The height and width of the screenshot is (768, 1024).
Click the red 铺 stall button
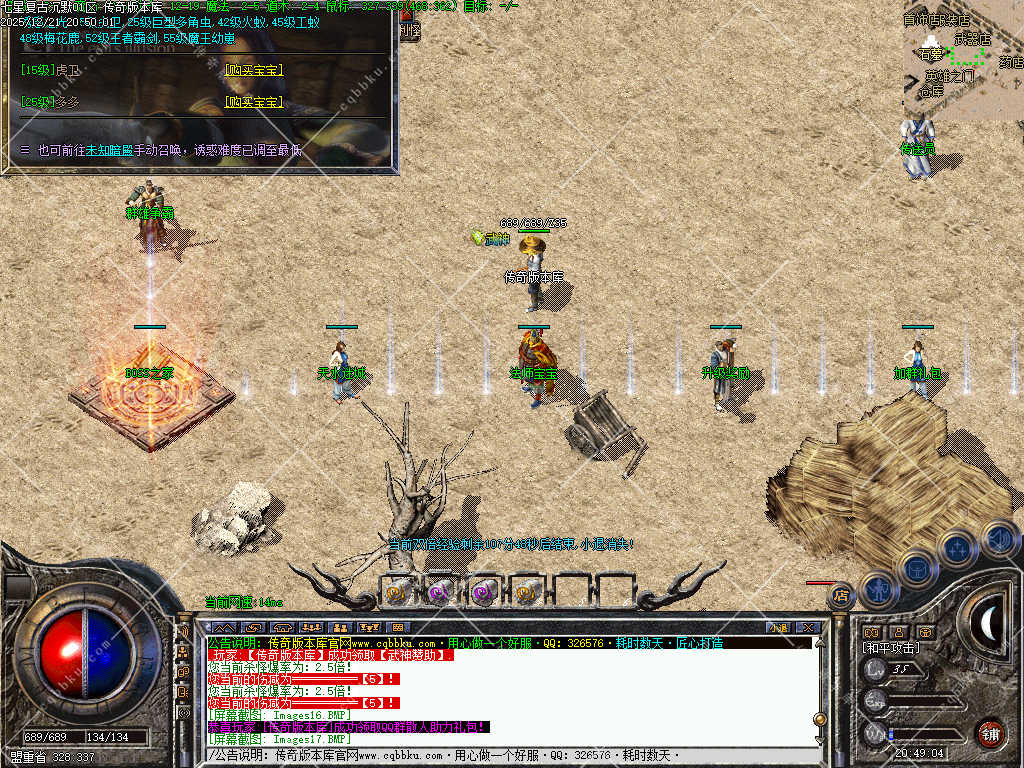pyautogui.click(x=991, y=733)
